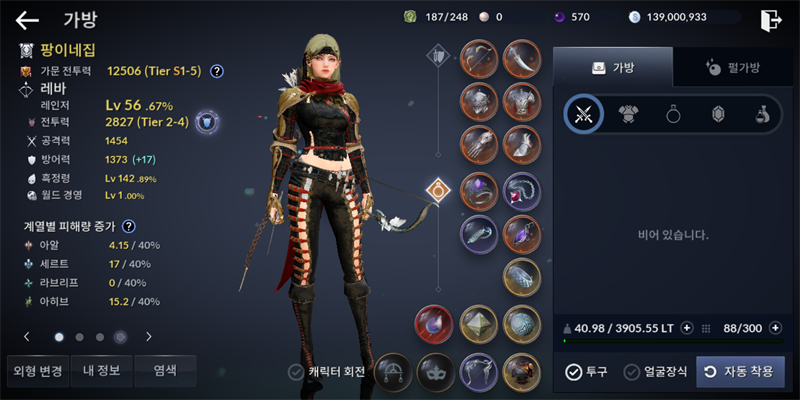The image size is (800, 400).
Task: Click the 자동 착용 auto-equip button
Action: point(740,372)
